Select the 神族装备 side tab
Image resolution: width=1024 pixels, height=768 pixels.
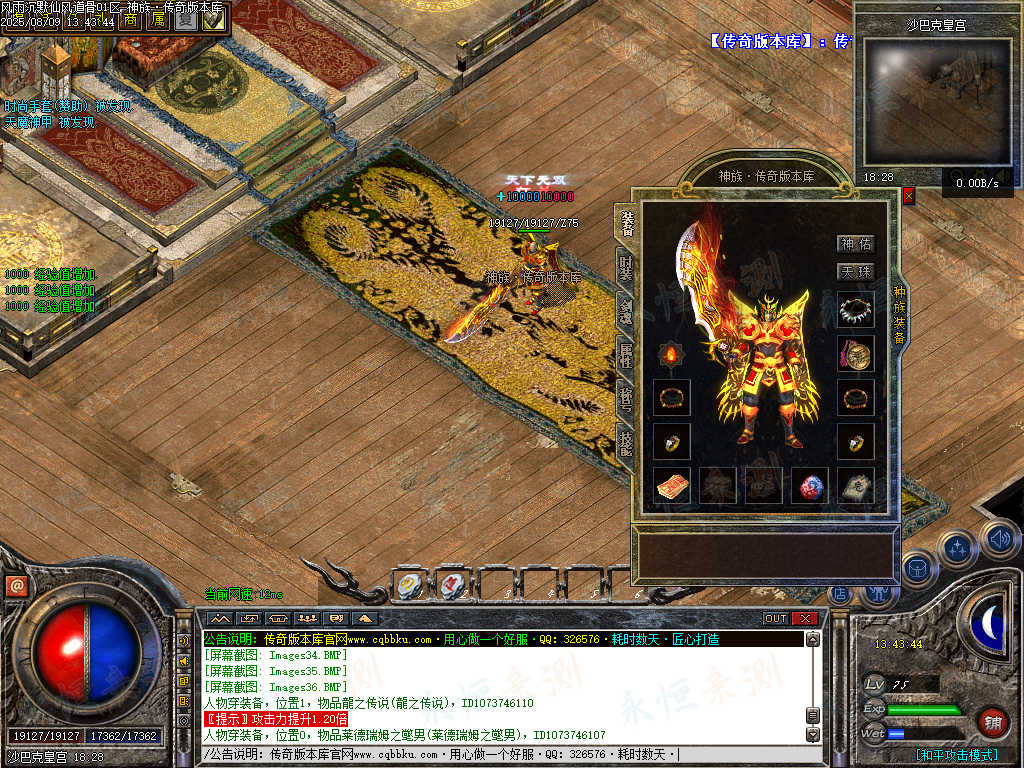899,316
